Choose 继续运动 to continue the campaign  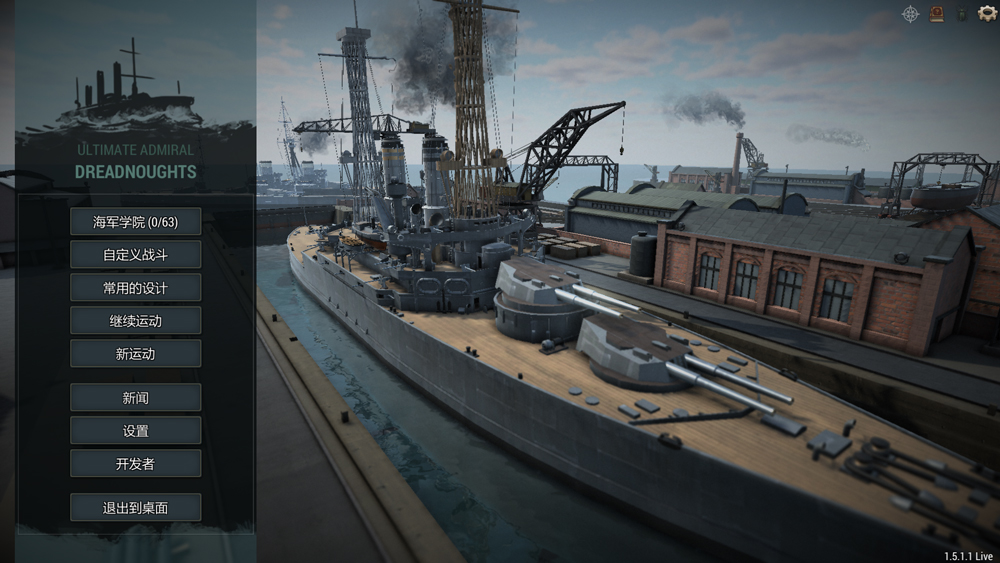135,321
